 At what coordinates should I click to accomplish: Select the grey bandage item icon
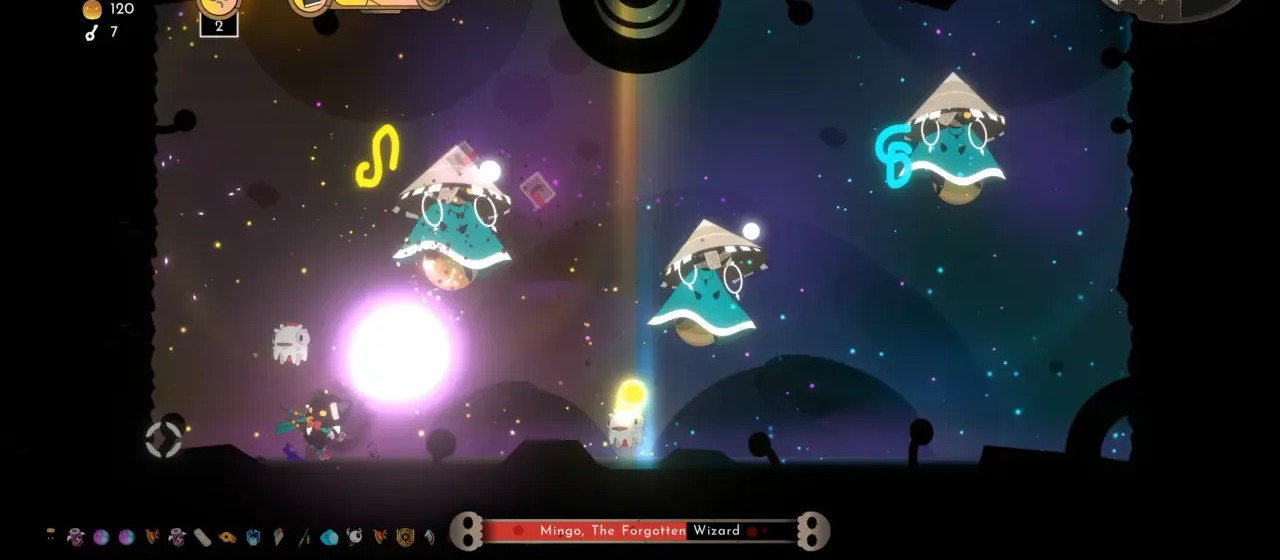click(x=202, y=537)
